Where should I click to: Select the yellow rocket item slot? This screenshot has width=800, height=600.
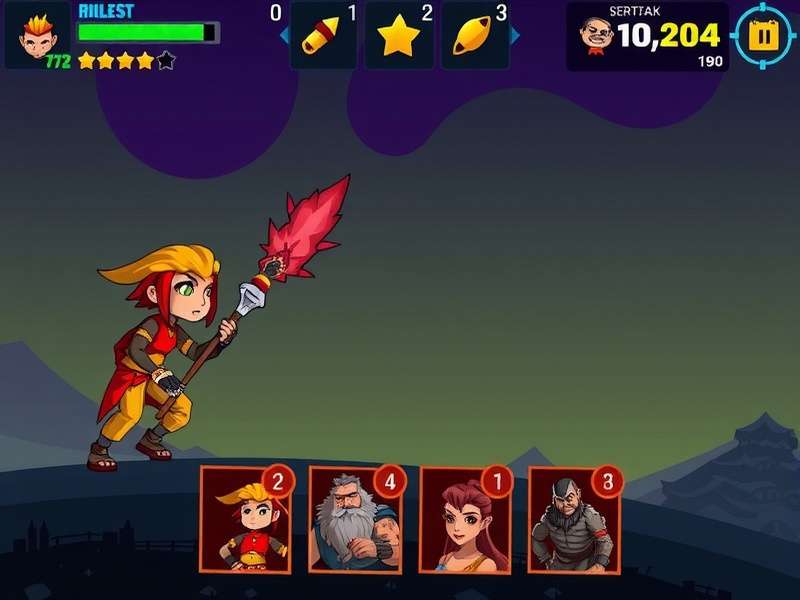[322, 36]
